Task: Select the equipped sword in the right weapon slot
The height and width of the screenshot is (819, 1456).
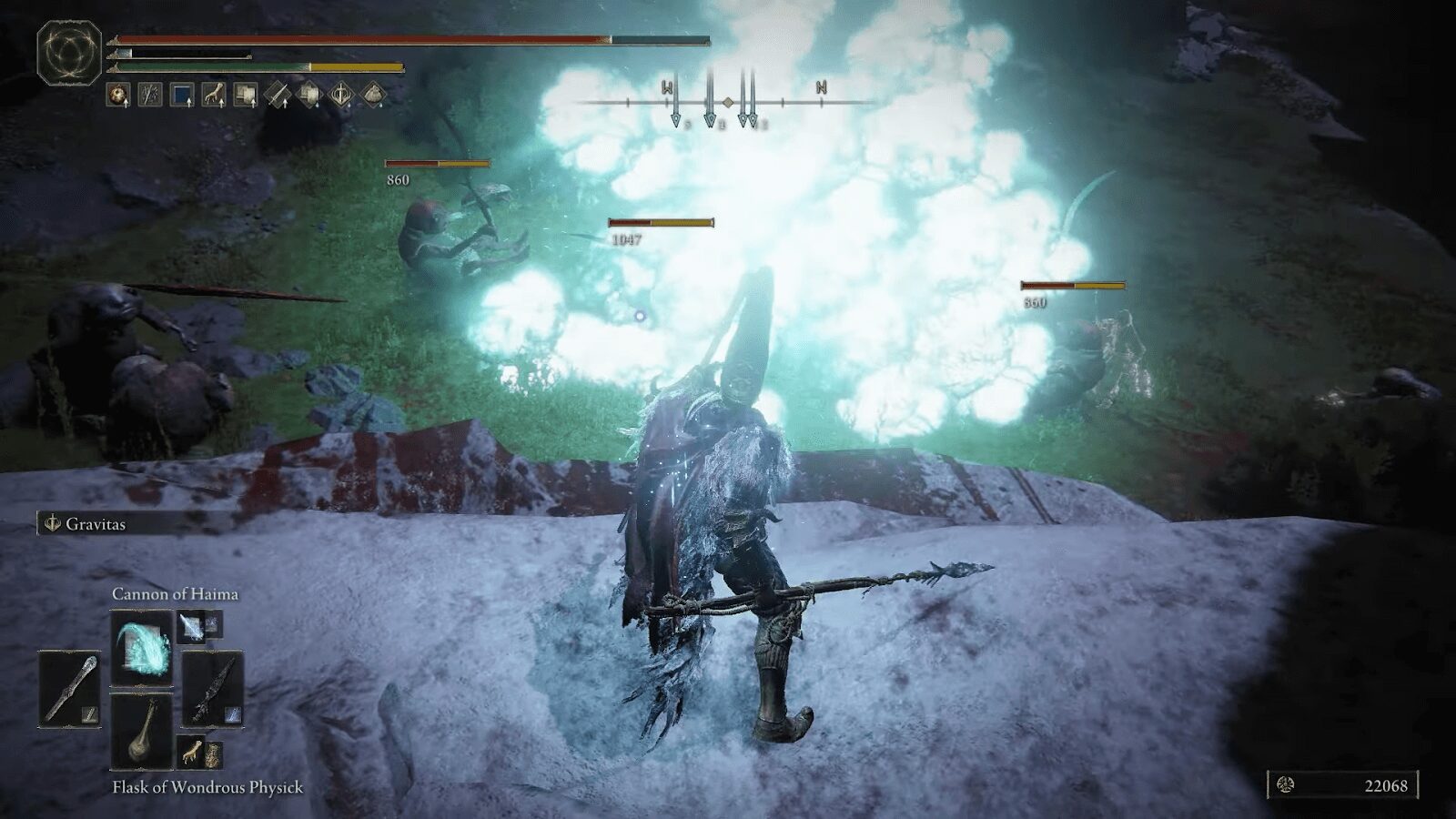Action: [x=212, y=690]
